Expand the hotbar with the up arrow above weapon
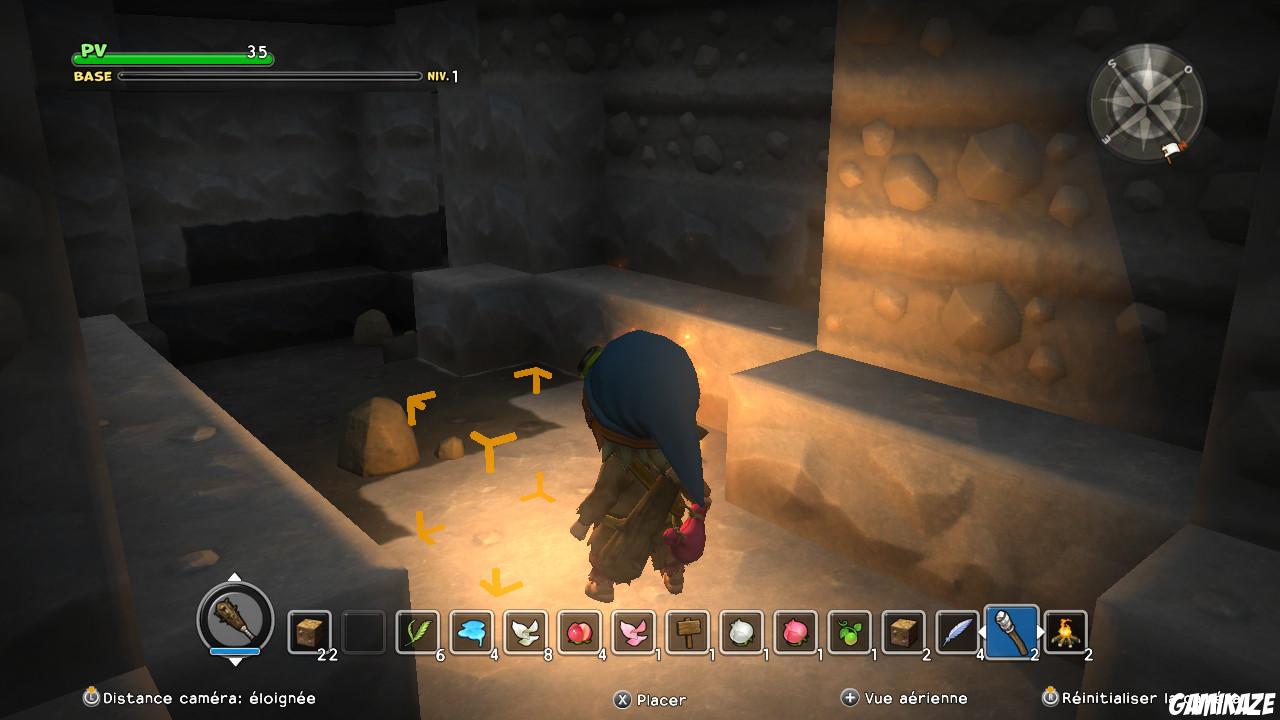1280x720 pixels. [x=236, y=578]
